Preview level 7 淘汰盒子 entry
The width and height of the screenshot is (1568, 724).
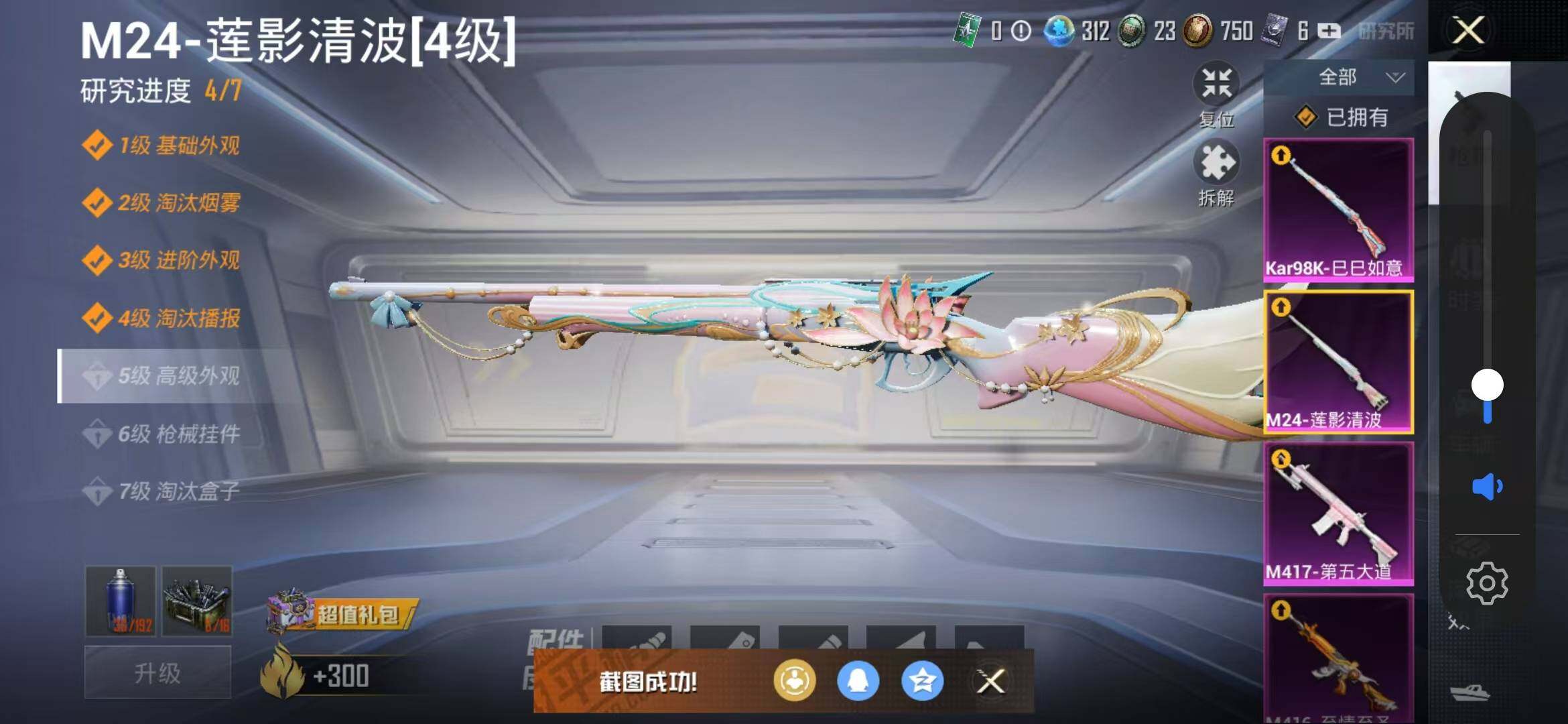pyautogui.click(x=161, y=491)
